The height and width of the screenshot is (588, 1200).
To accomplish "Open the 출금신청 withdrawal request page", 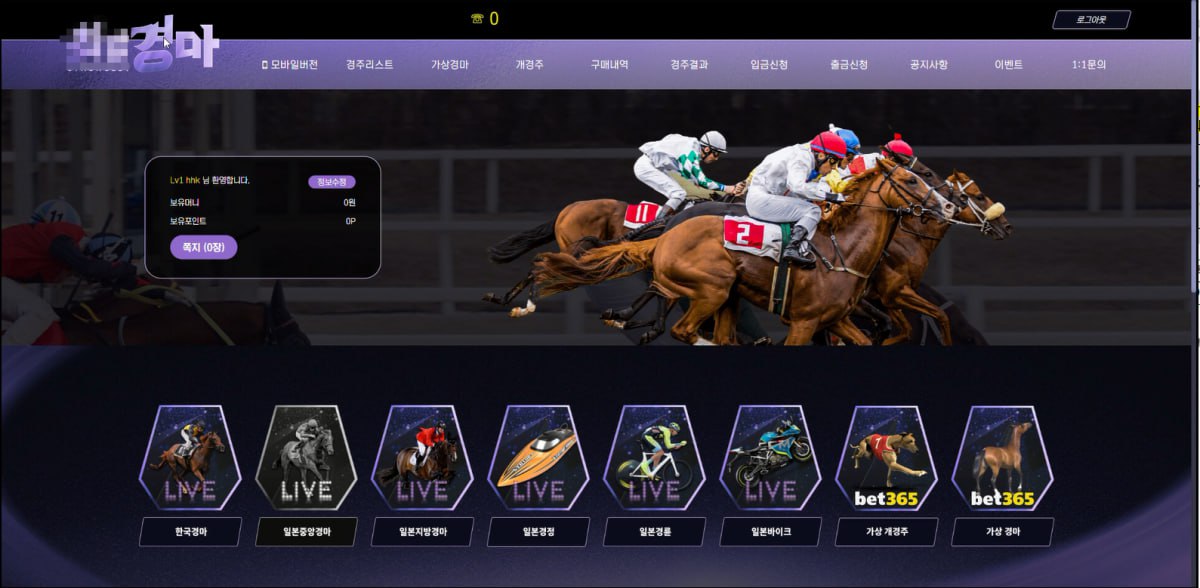I will (x=849, y=65).
